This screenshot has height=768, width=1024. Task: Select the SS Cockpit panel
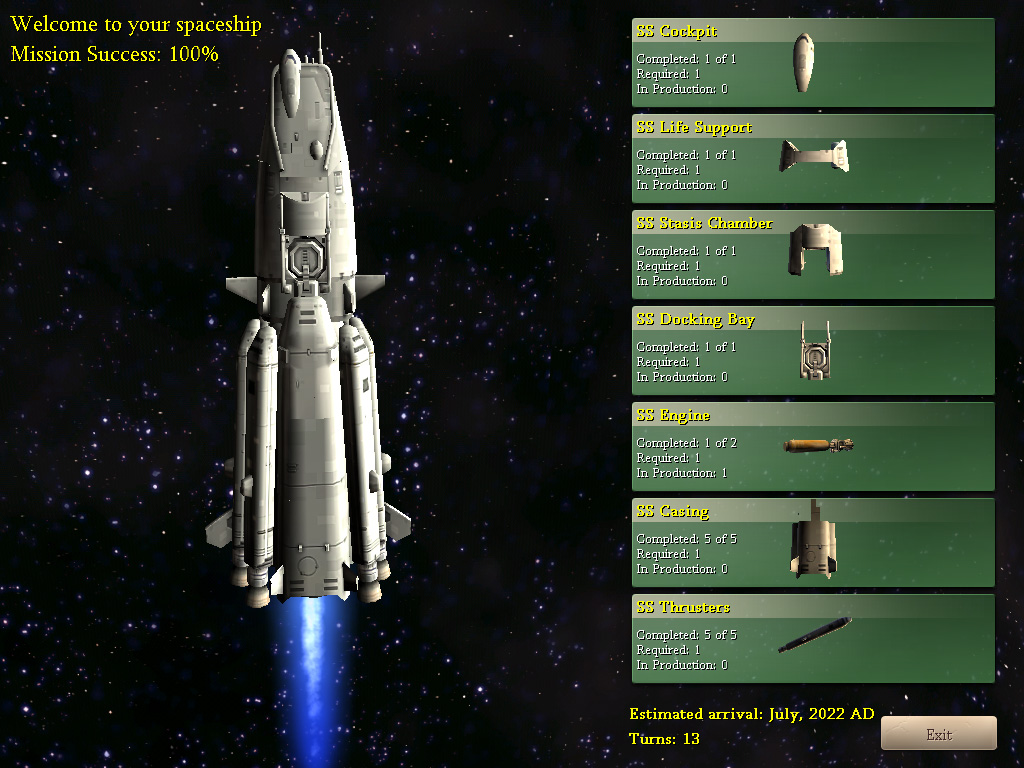pos(813,62)
